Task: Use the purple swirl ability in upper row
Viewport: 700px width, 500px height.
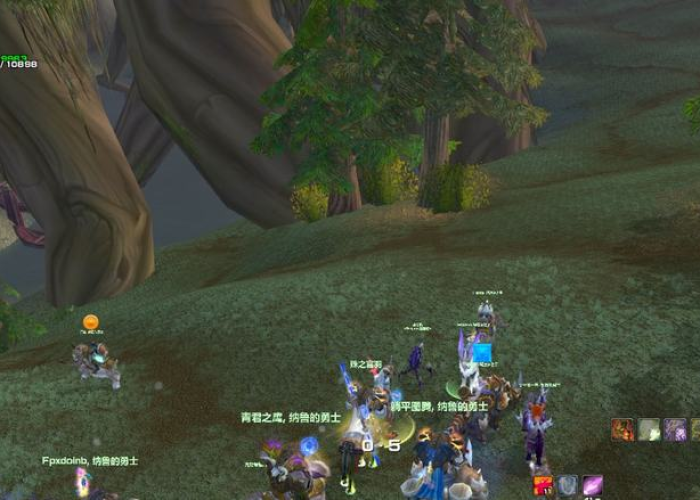Action: (x=676, y=429)
